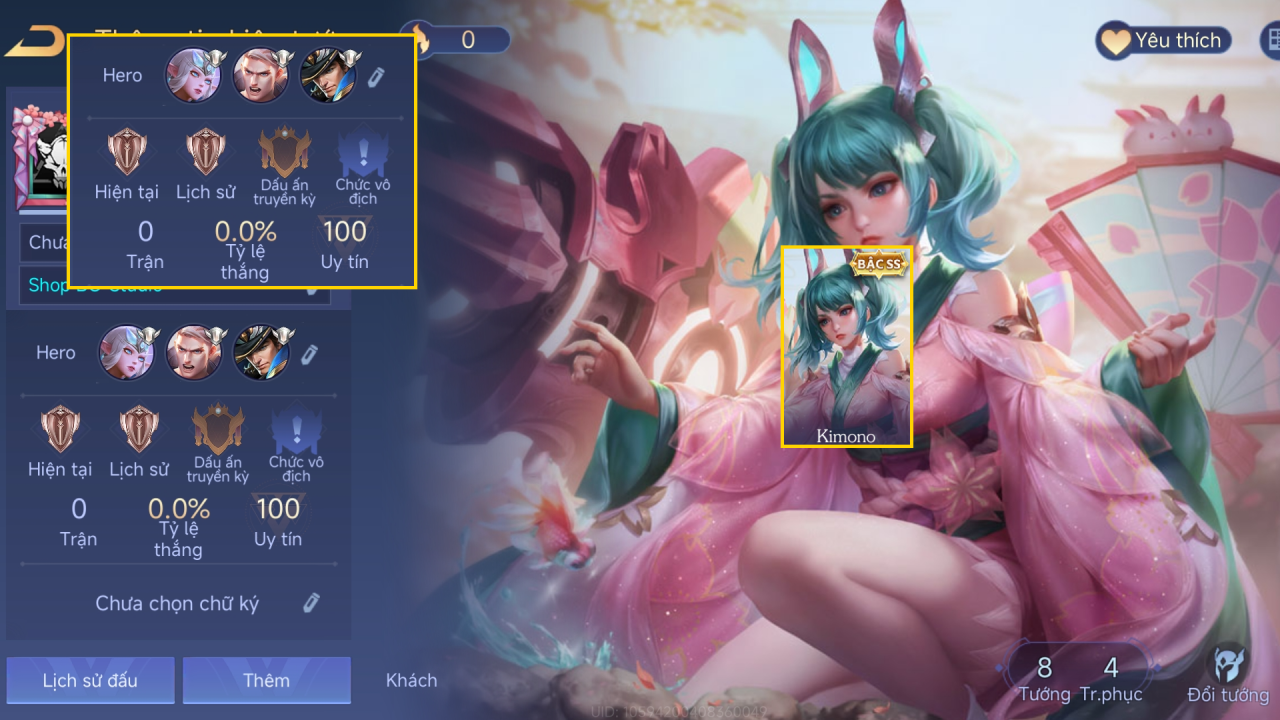Tap the flame counter showing 0
This screenshot has width=1280, height=720.
(460, 40)
